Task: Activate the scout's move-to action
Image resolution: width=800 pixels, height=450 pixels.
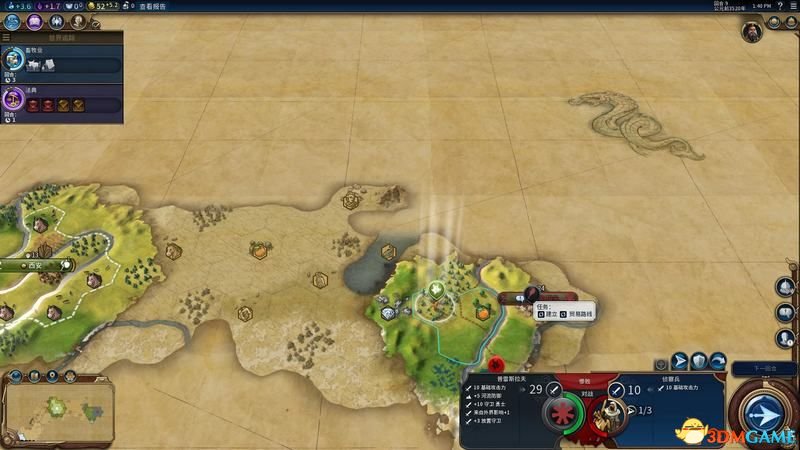Action: [x=679, y=362]
